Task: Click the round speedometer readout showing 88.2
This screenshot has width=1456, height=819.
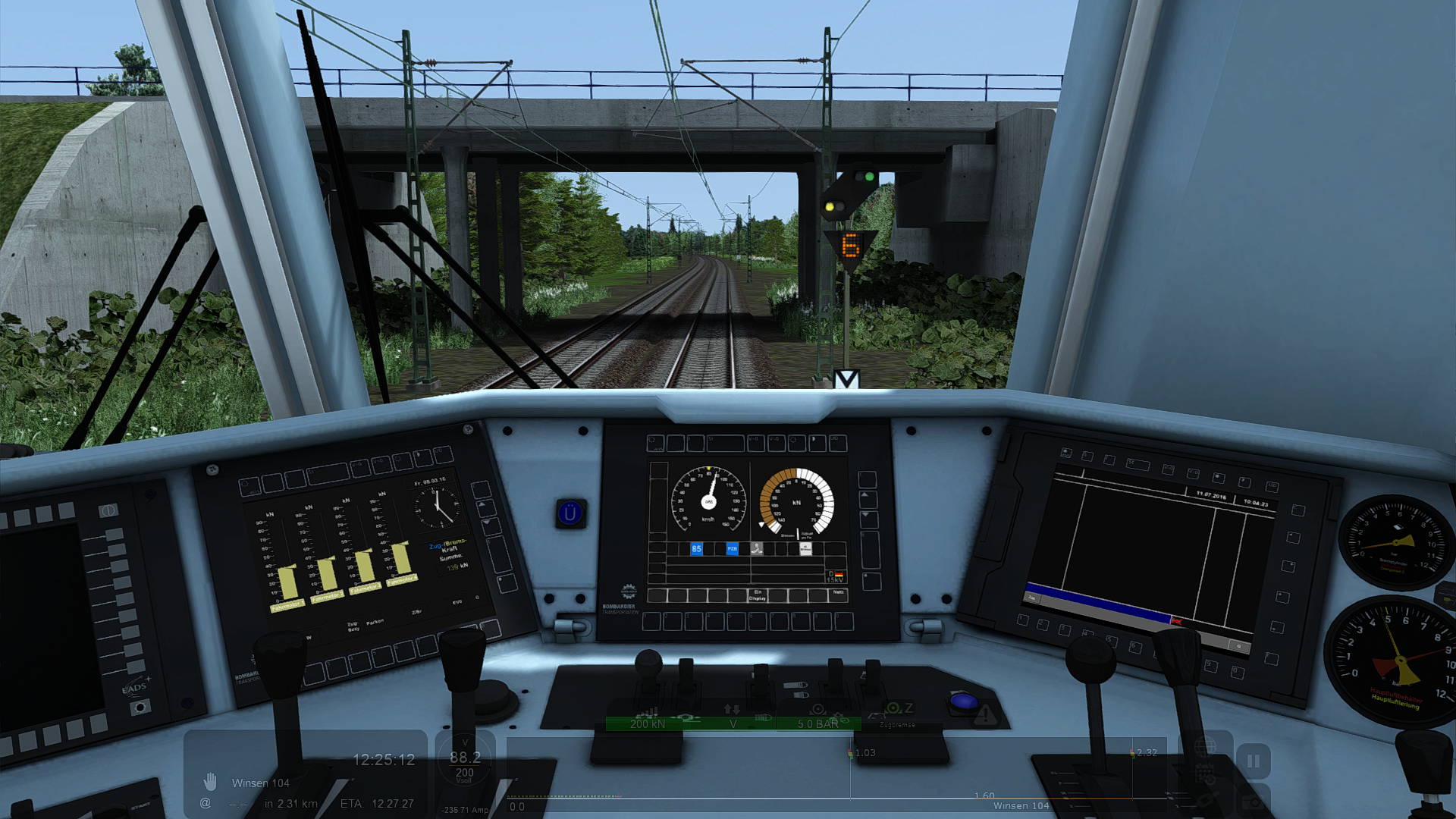Action: point(465,761)
